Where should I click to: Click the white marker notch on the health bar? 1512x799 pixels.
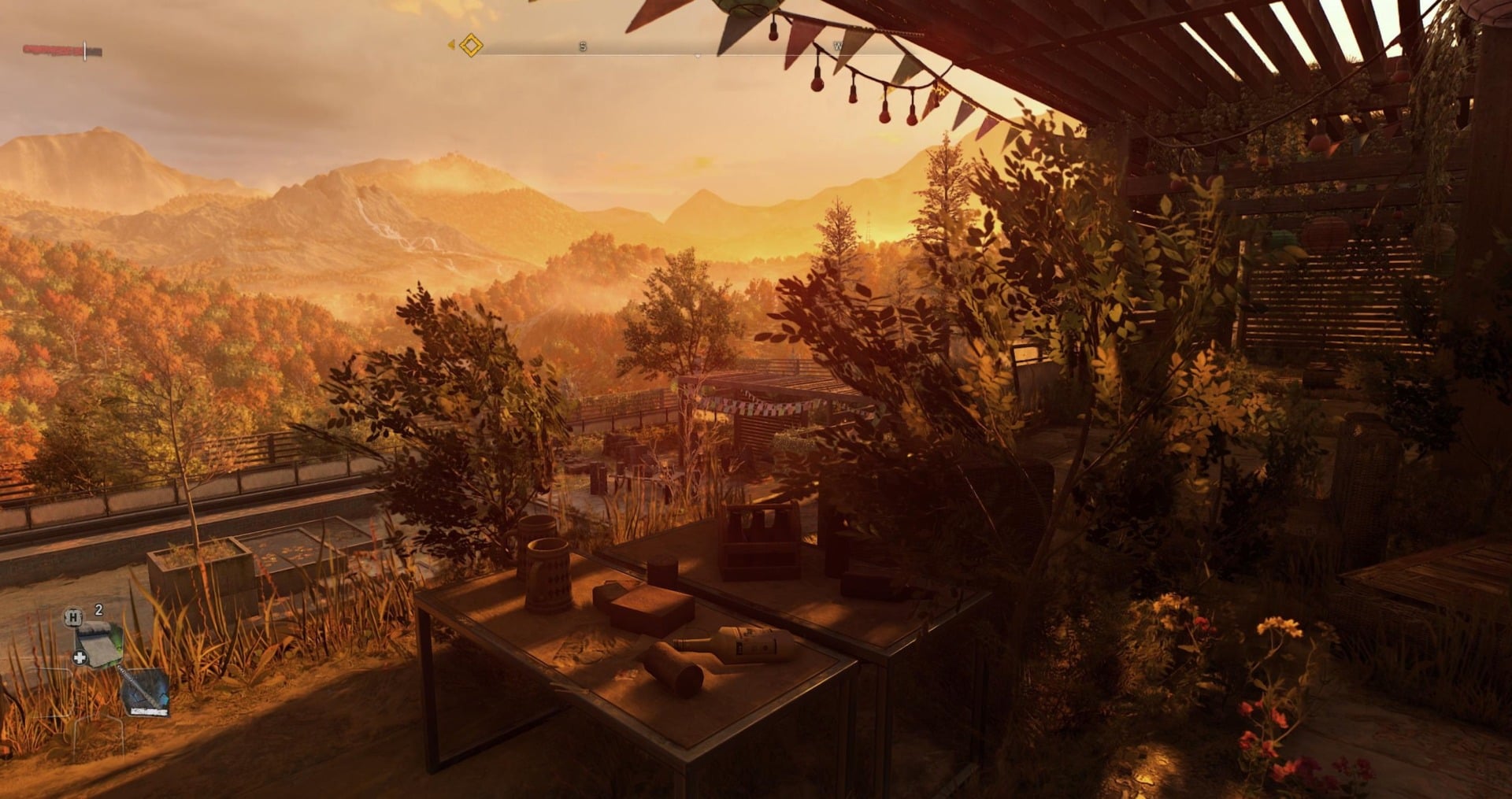[x=85, y=49]
